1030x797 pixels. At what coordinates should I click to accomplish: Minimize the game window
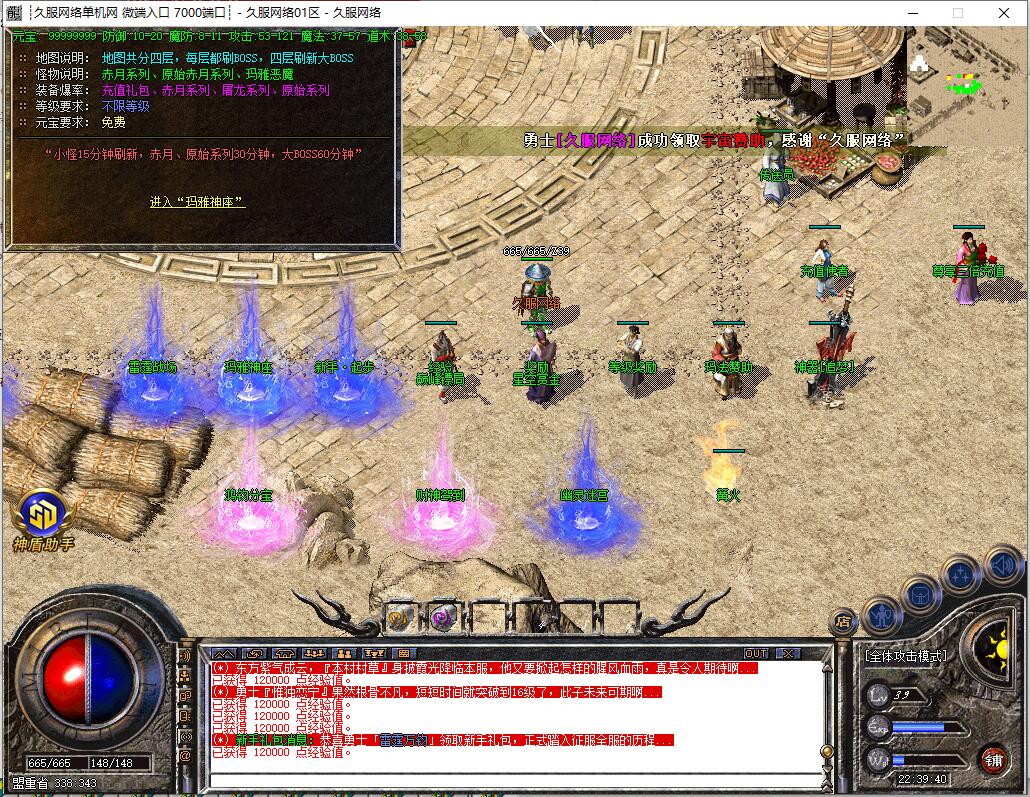tap(911, 13)
